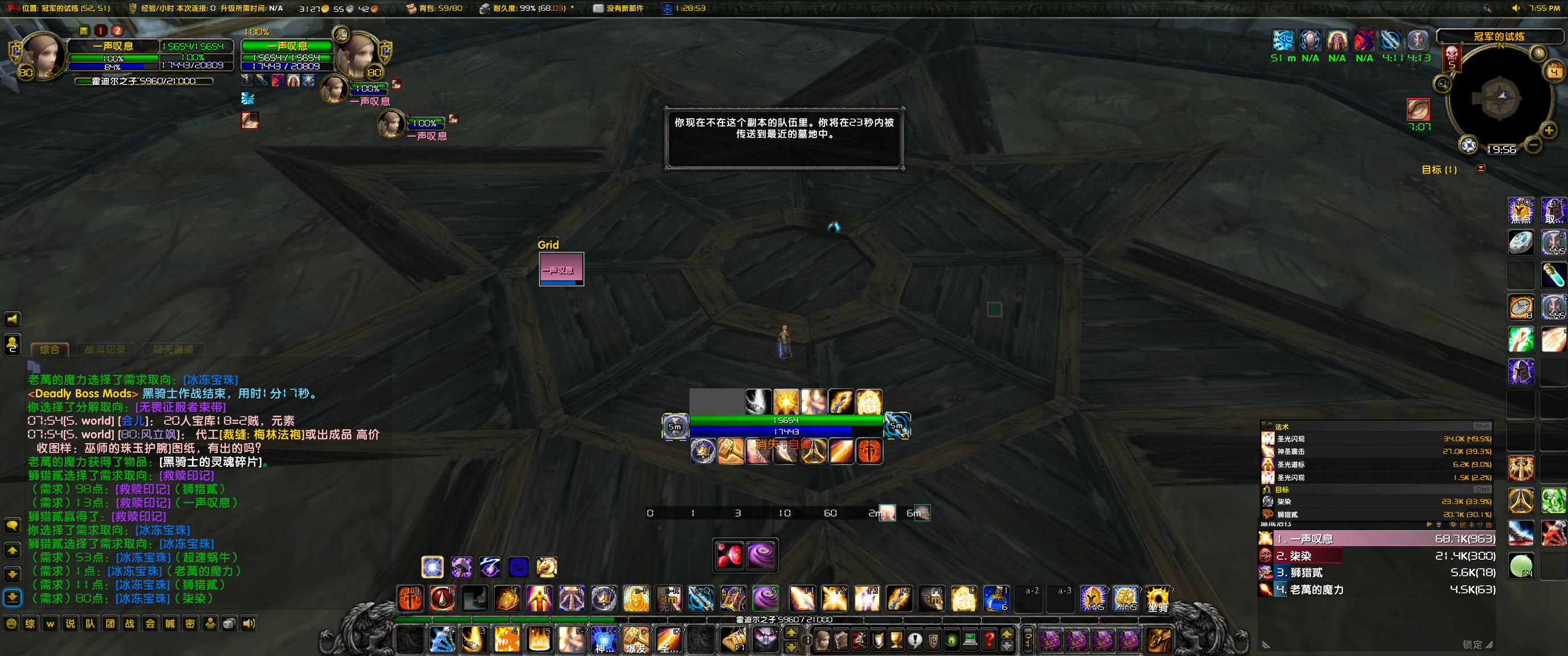Summon mount with the 坐骑 action button
This screenshot has height=656, width=1568.
pos(1157,598)
